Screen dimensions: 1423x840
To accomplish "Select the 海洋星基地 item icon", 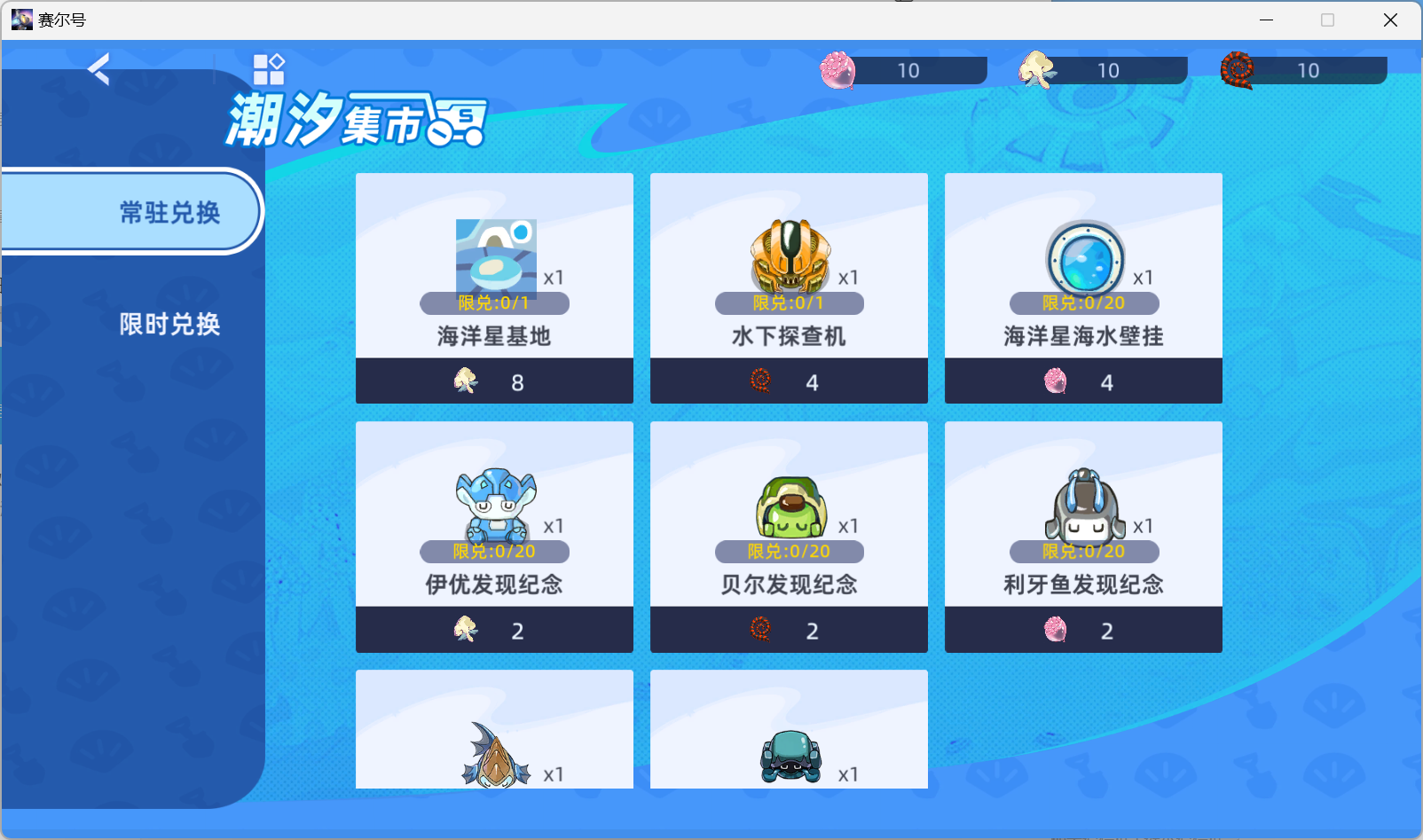I will point(495,257).
